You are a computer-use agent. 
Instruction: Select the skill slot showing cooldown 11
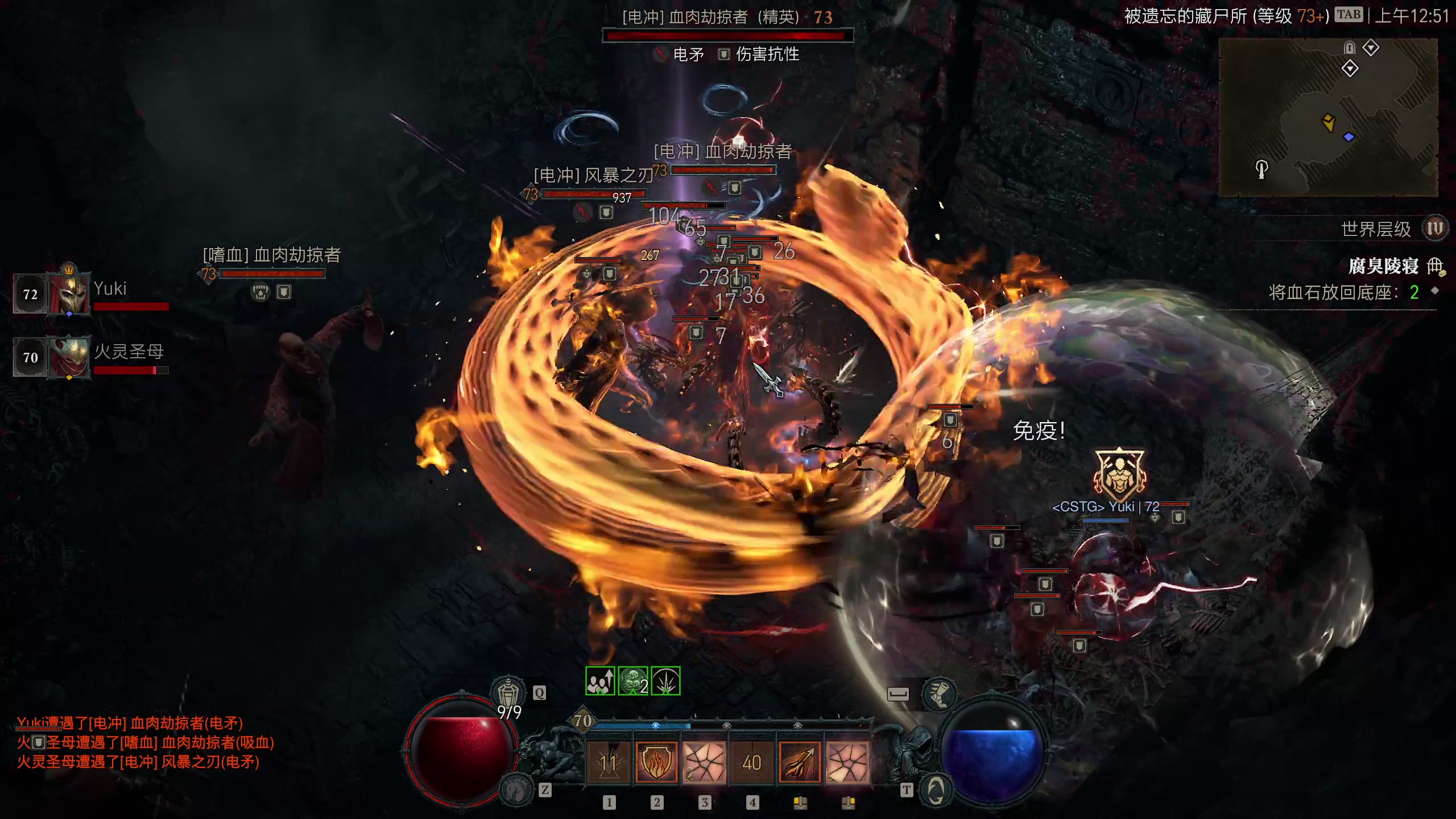[x=608, y=762]
